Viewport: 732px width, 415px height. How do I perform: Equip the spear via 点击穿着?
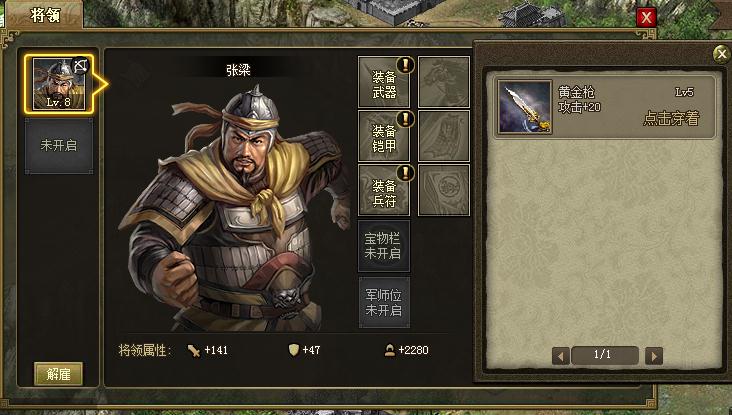(670, 118)
